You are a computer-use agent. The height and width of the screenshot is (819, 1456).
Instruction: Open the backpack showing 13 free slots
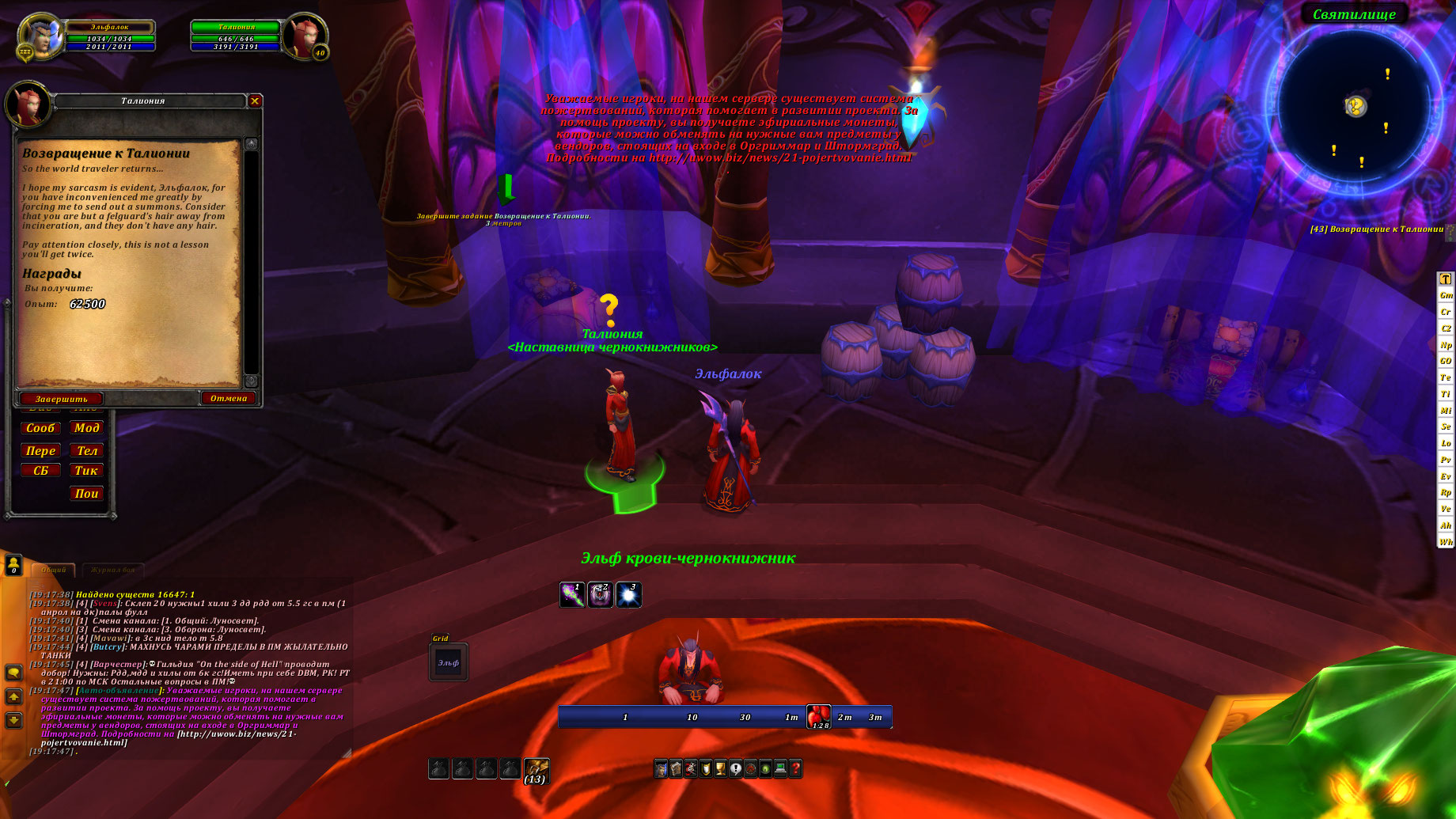pyautogui.click(x=537, y=769)
